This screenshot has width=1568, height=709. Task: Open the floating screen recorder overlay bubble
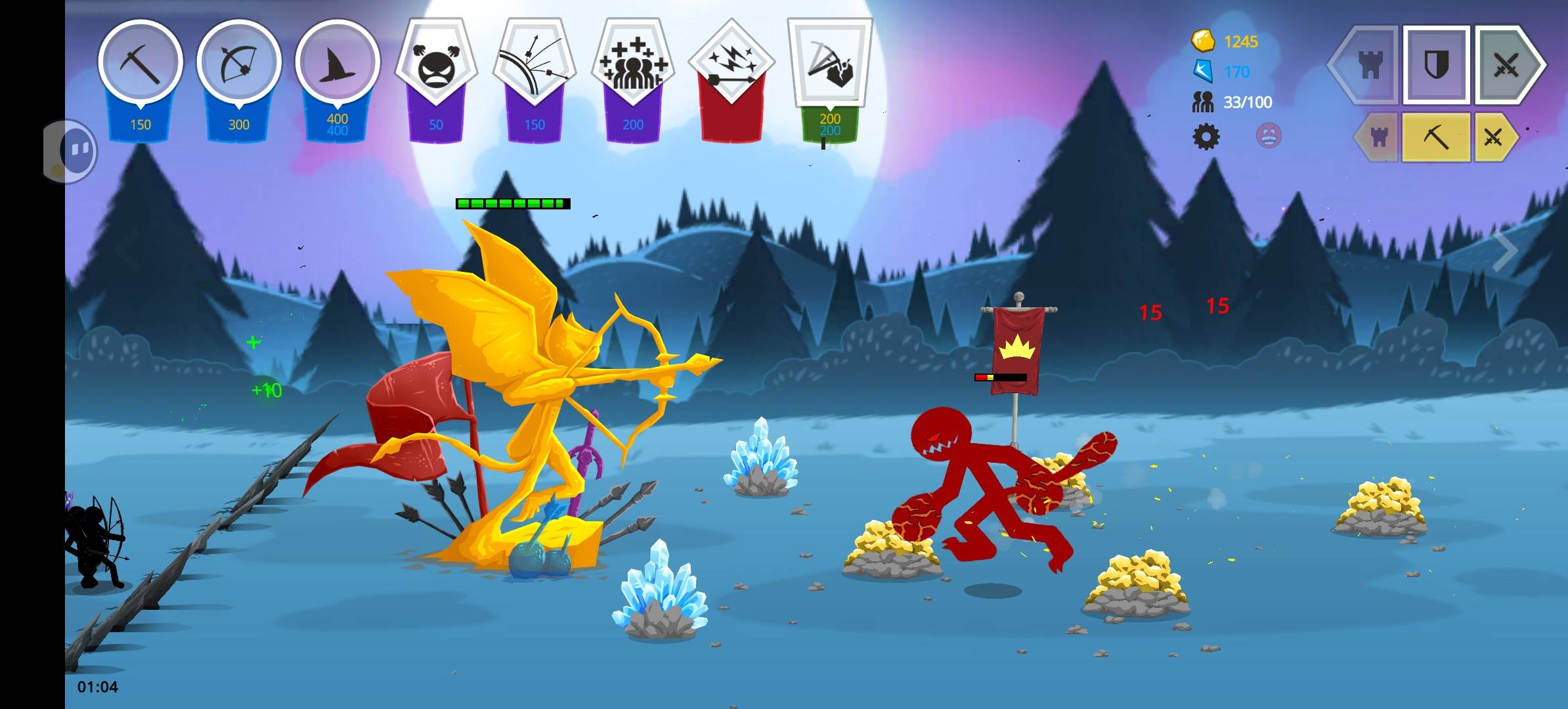[x=71, y=151]
